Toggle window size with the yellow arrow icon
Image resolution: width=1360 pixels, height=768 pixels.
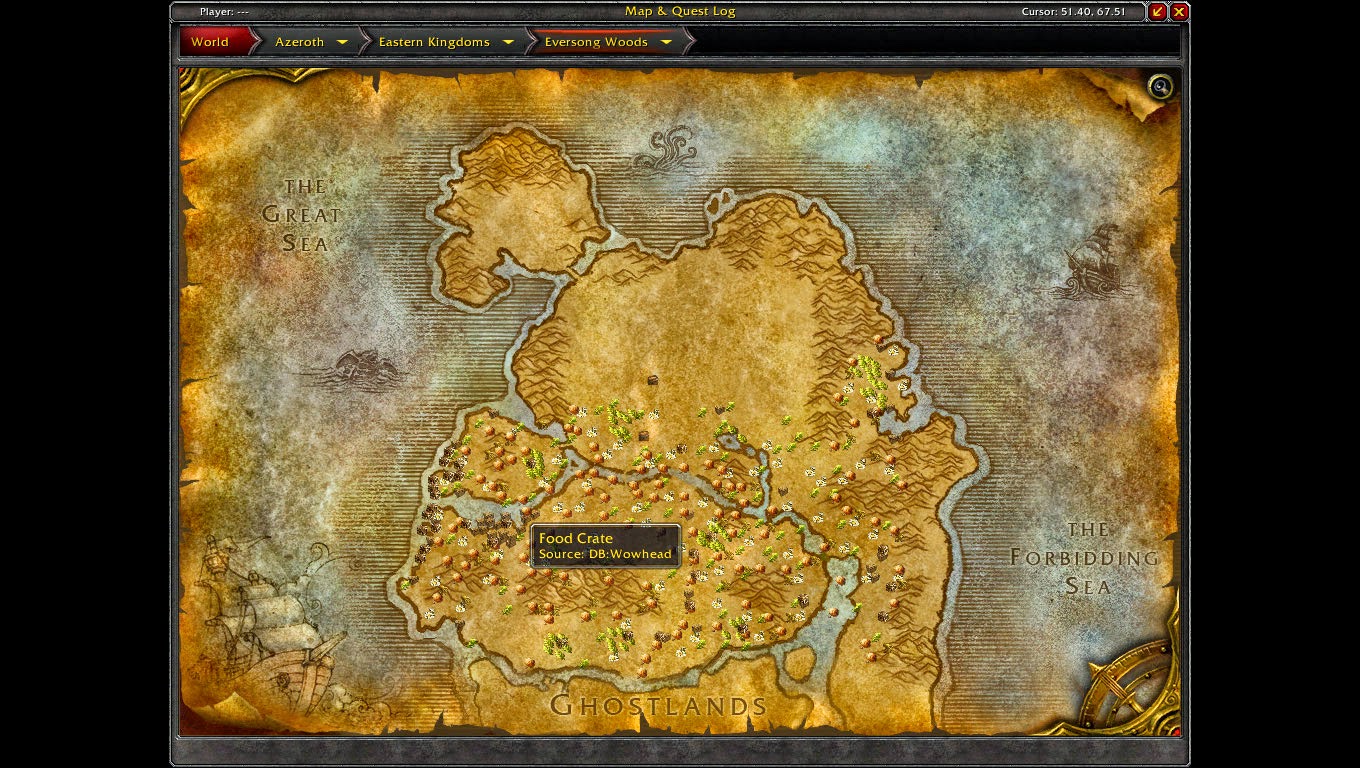[1156, 11]
